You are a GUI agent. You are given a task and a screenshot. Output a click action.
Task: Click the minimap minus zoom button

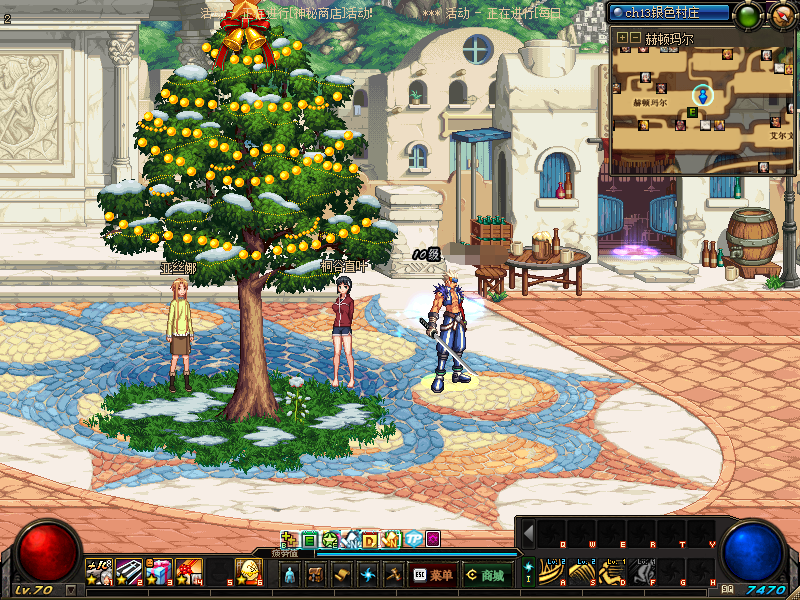[635, 37]
